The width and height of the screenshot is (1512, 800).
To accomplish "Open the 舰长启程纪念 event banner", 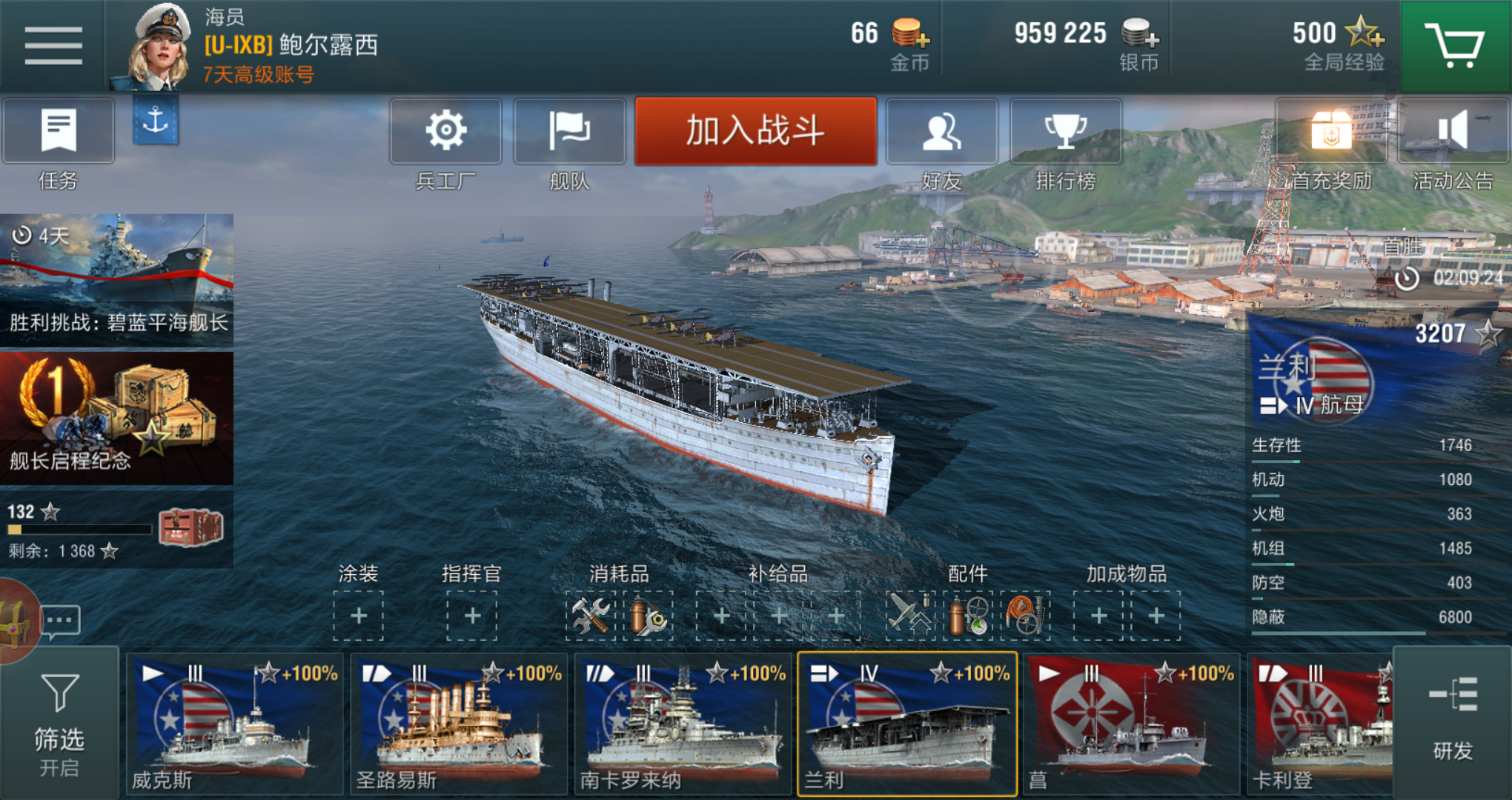I will coord(116,419).
